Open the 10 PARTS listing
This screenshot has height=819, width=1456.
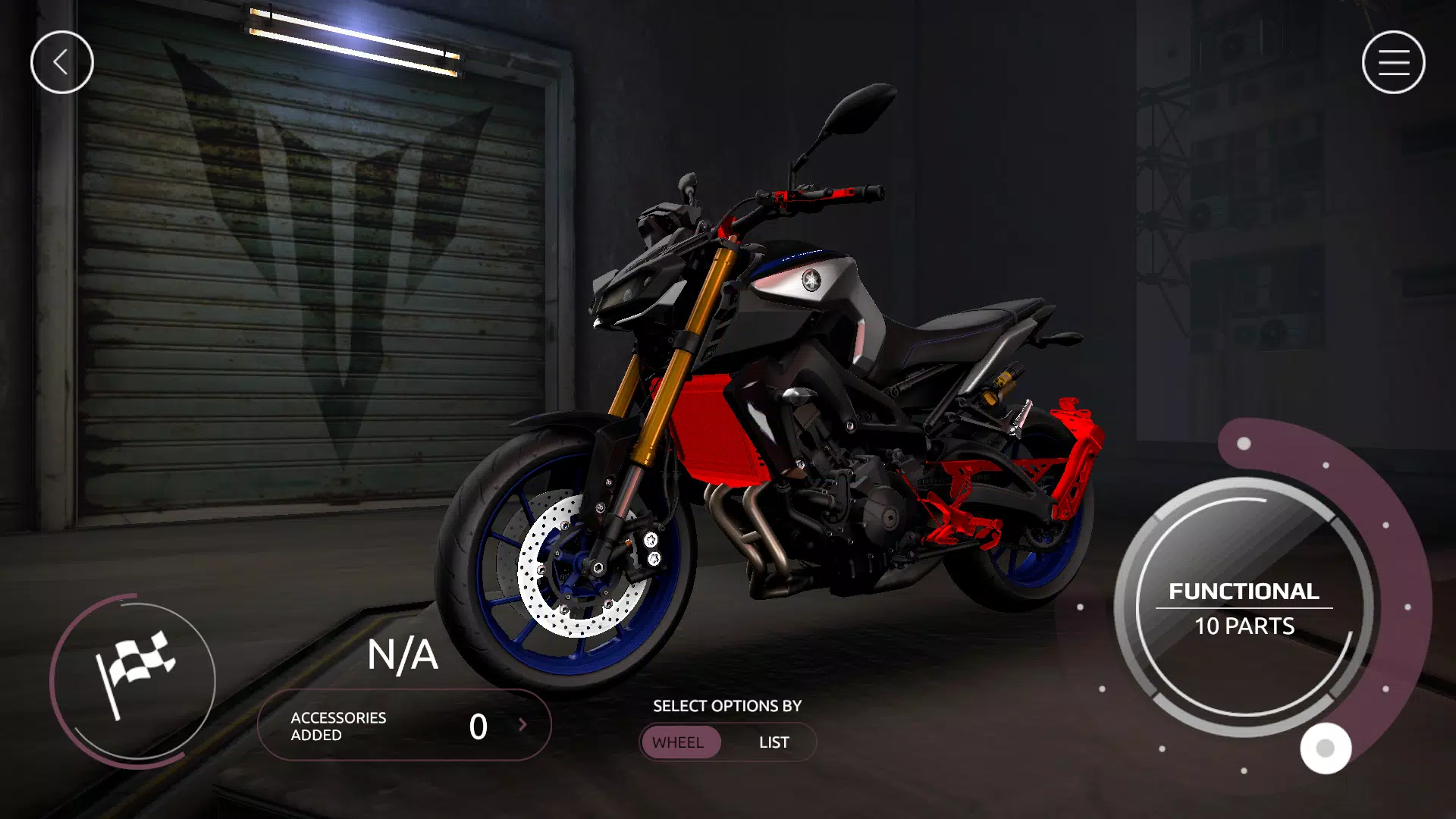1244,626
